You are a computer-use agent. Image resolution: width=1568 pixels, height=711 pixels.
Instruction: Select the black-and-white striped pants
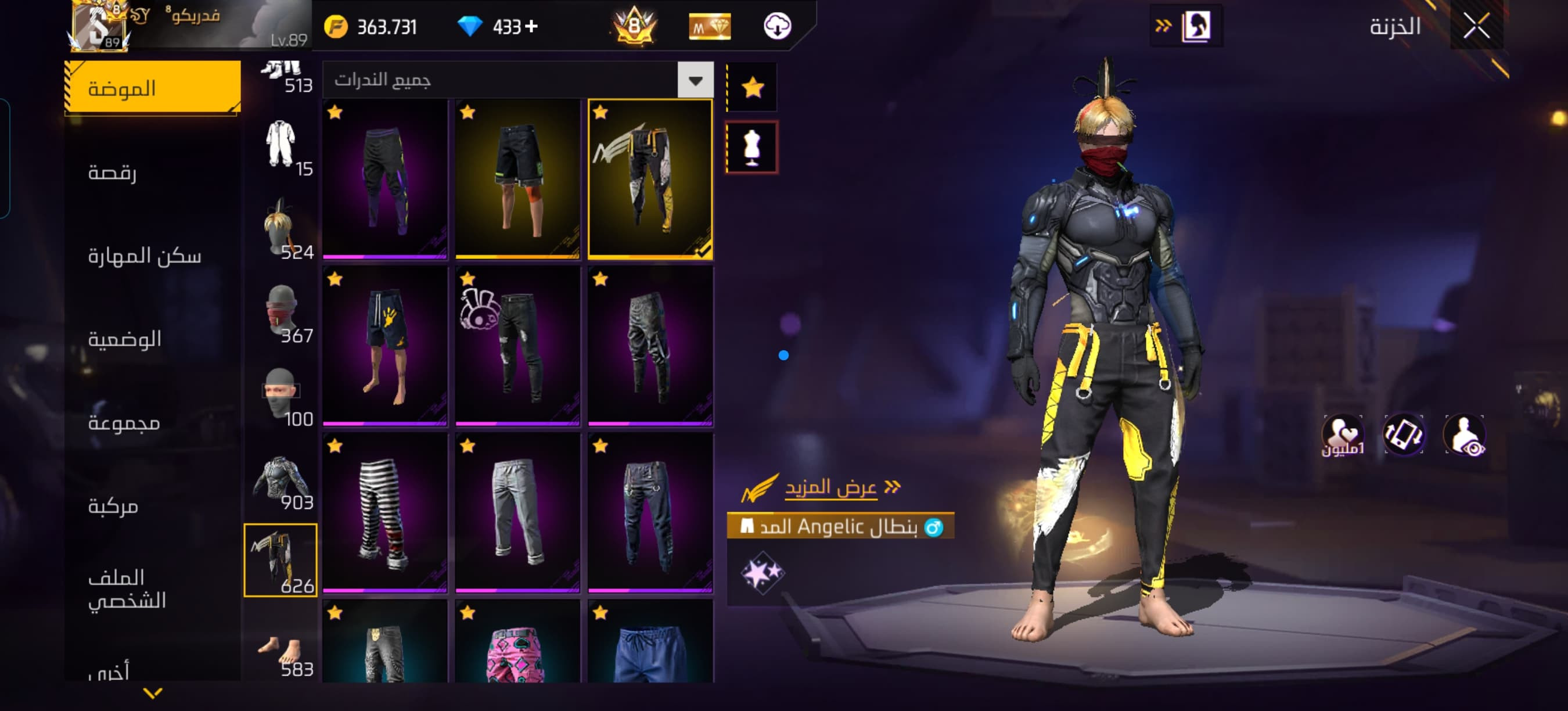[x=384, y=512]
